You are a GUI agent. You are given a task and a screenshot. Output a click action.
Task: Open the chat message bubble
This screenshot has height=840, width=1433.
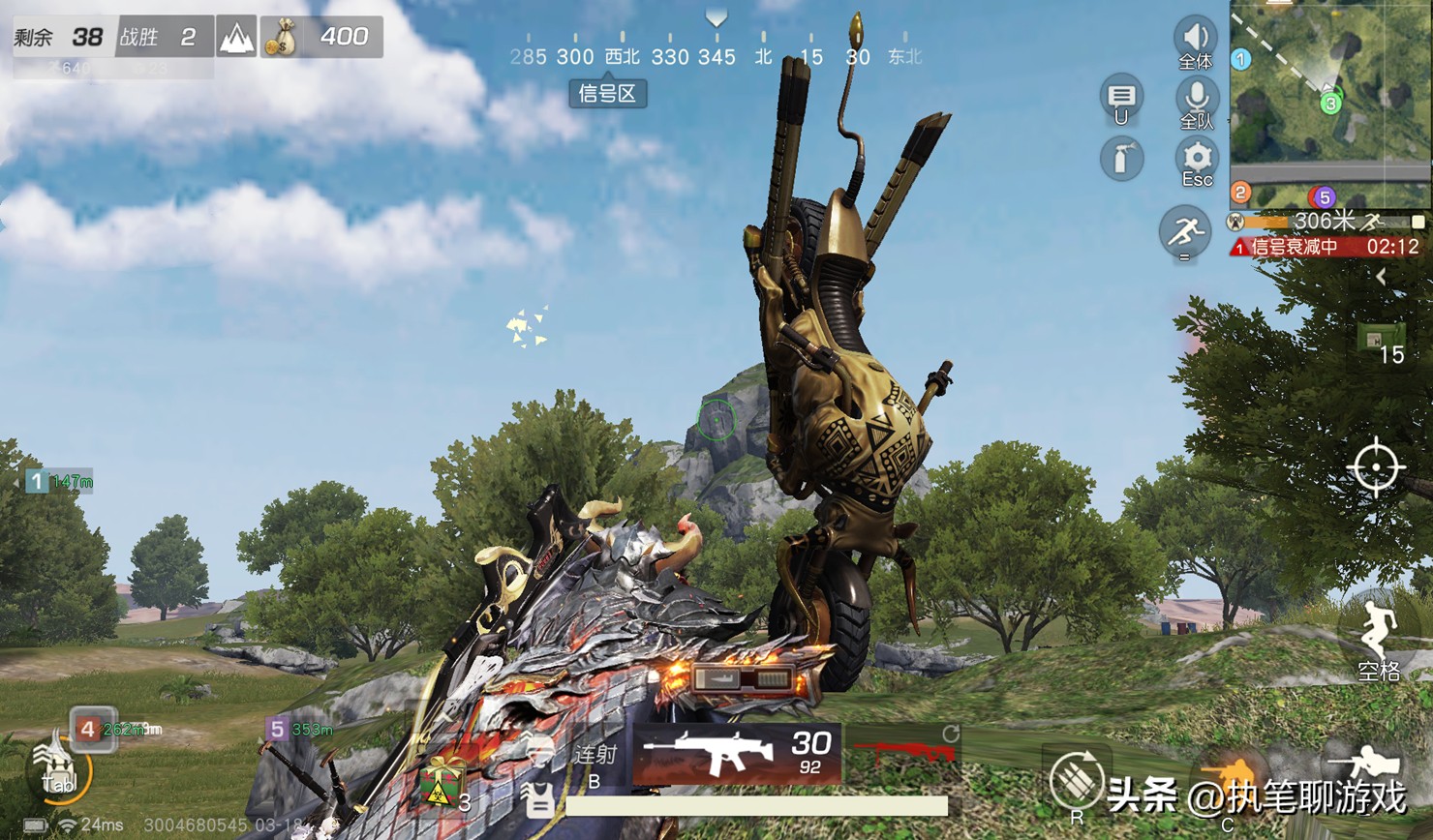(x=1121, y=97)
